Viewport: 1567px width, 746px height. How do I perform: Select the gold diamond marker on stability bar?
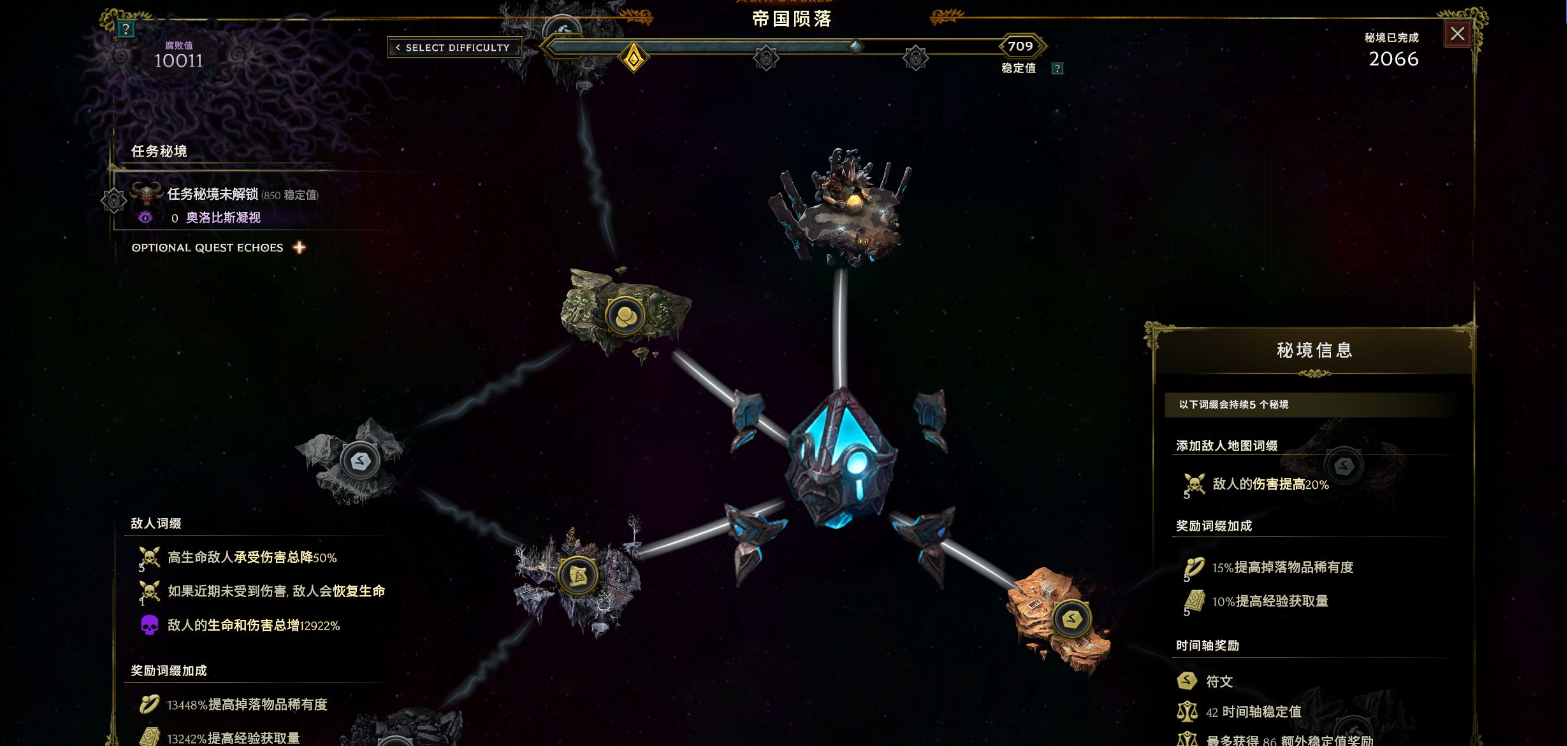[633, 57]
